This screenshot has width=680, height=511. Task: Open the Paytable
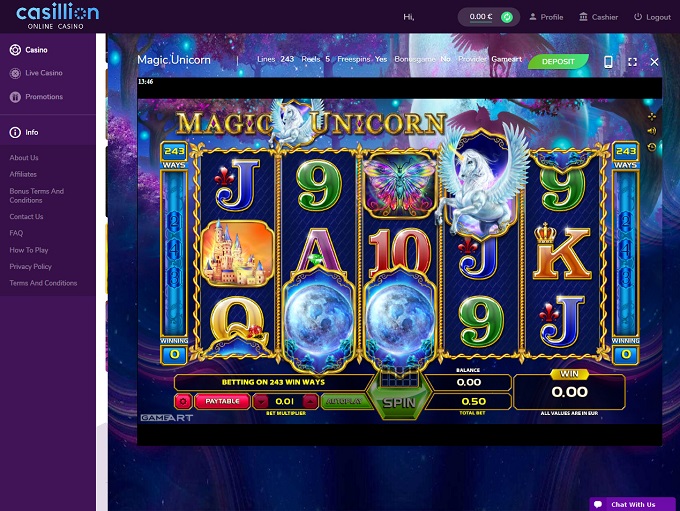[x=221, y=401]
